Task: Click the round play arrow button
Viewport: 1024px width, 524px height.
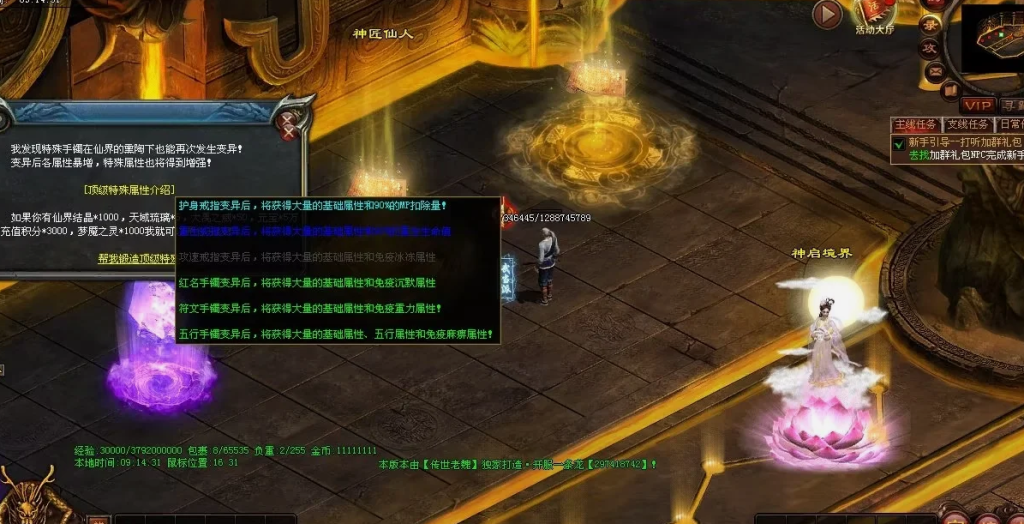Action: [x=826, y=14]
